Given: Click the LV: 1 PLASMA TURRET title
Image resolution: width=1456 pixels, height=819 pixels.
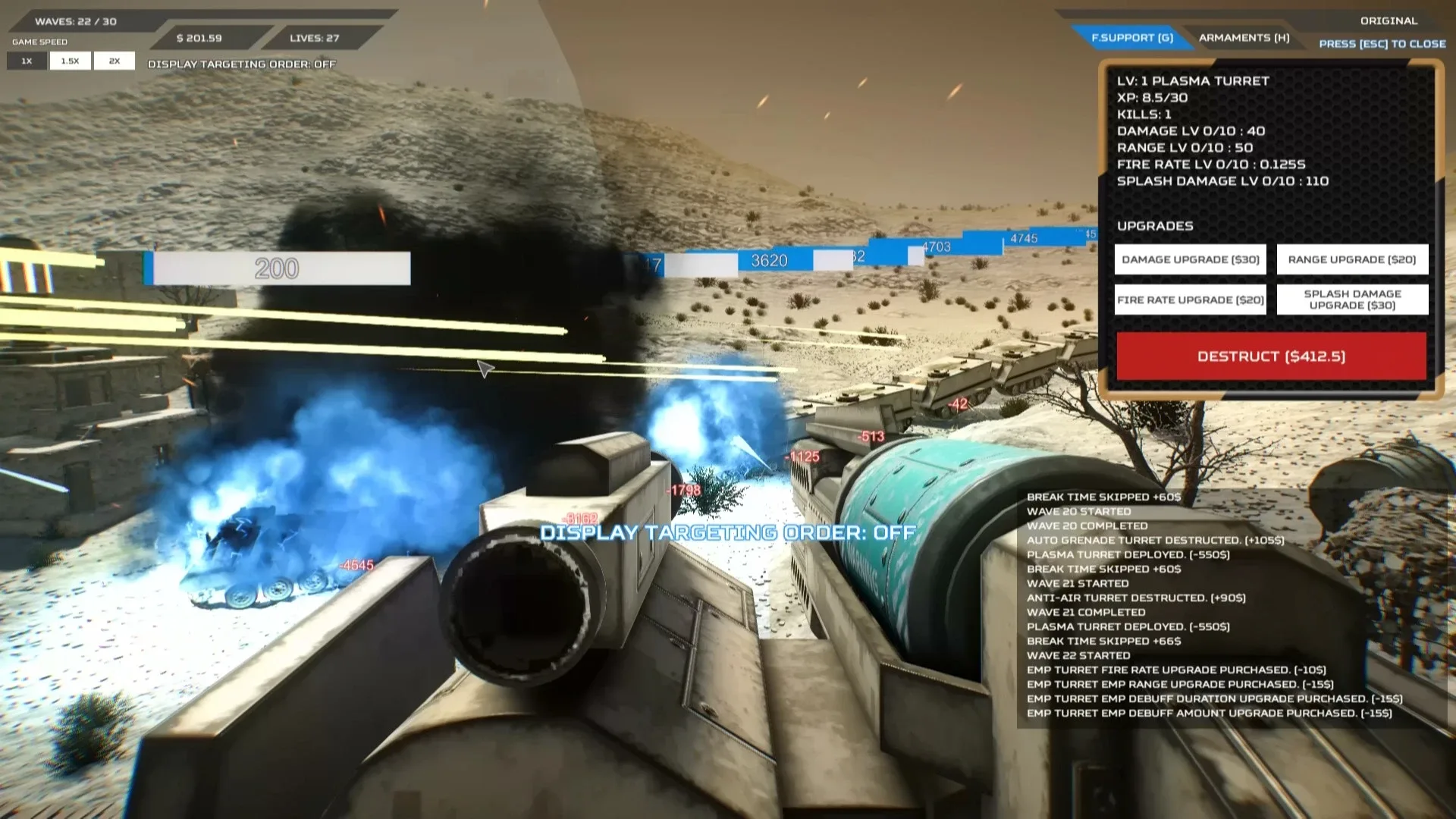Looking at the screenshot, I should (1193, 81).
